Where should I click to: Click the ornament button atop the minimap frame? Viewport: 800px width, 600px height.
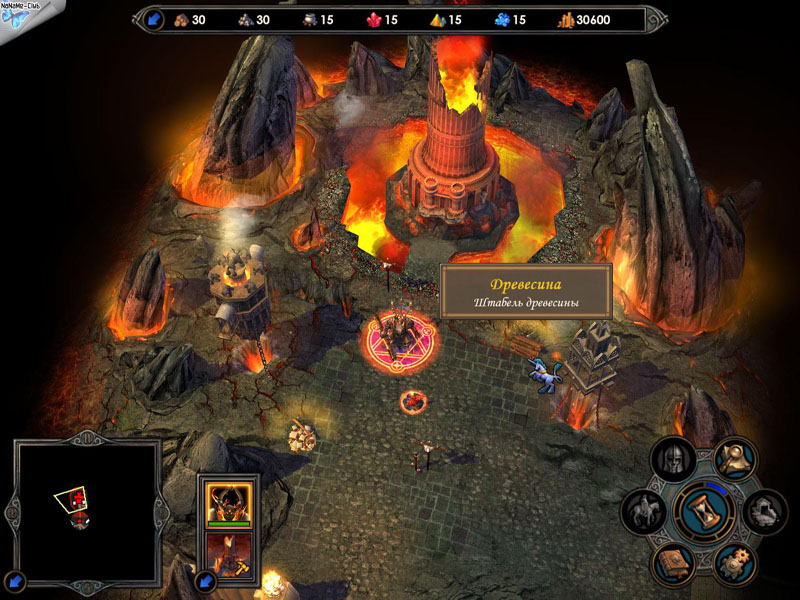pyautogui.click(x=87, y=437)
